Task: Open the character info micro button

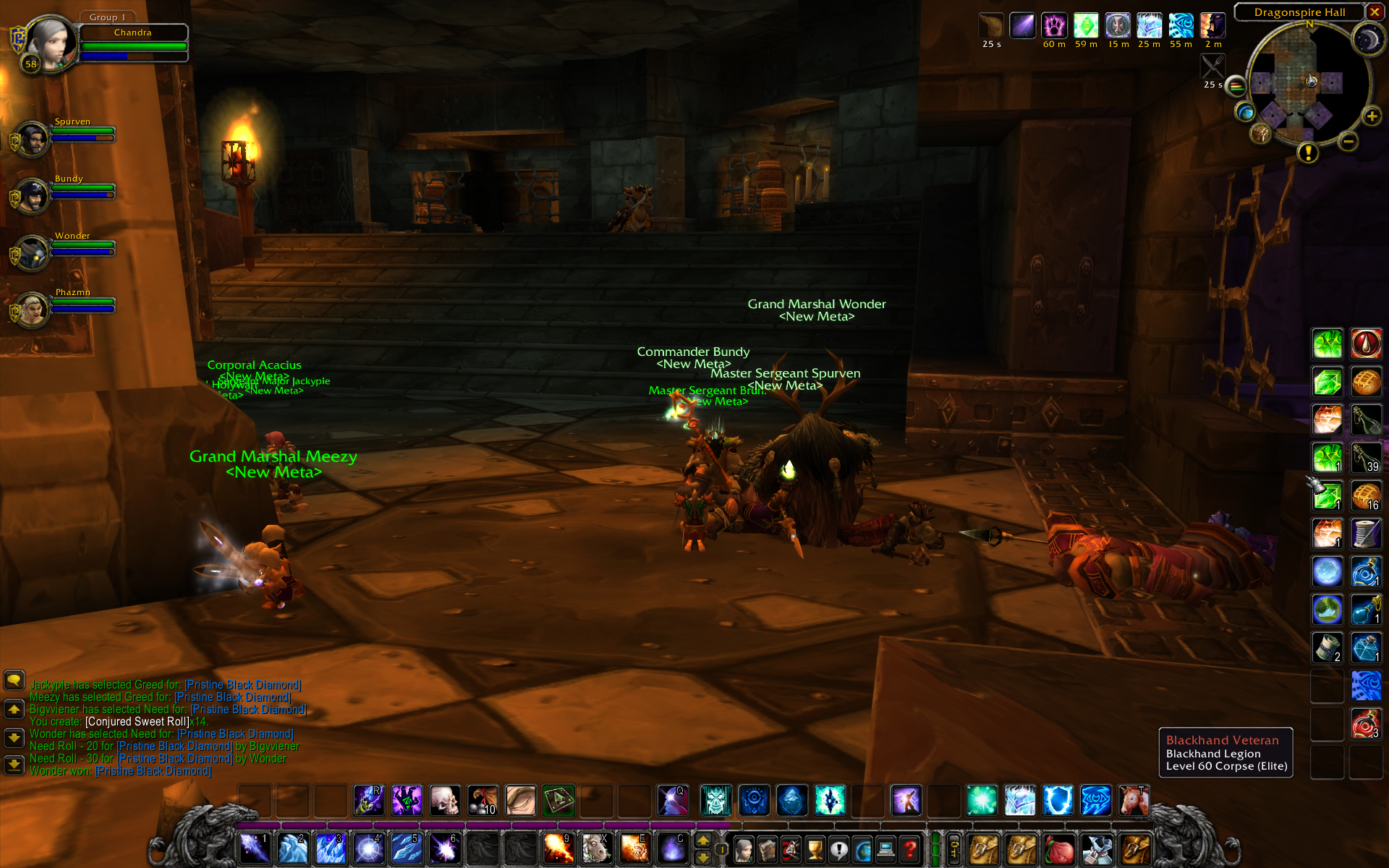Action: pyautogui.click(x=744, y=849)
